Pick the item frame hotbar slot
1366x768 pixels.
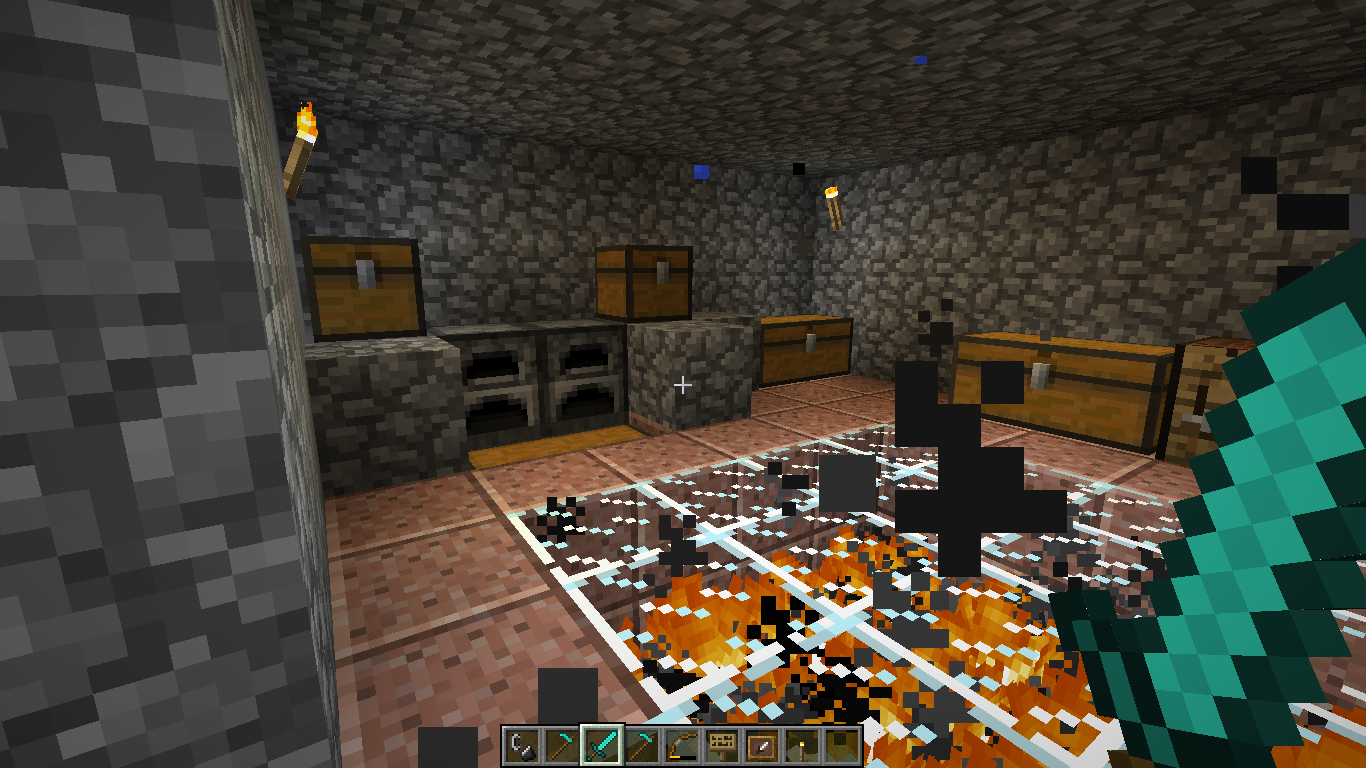pyautogui.click(x=762, y=746)
